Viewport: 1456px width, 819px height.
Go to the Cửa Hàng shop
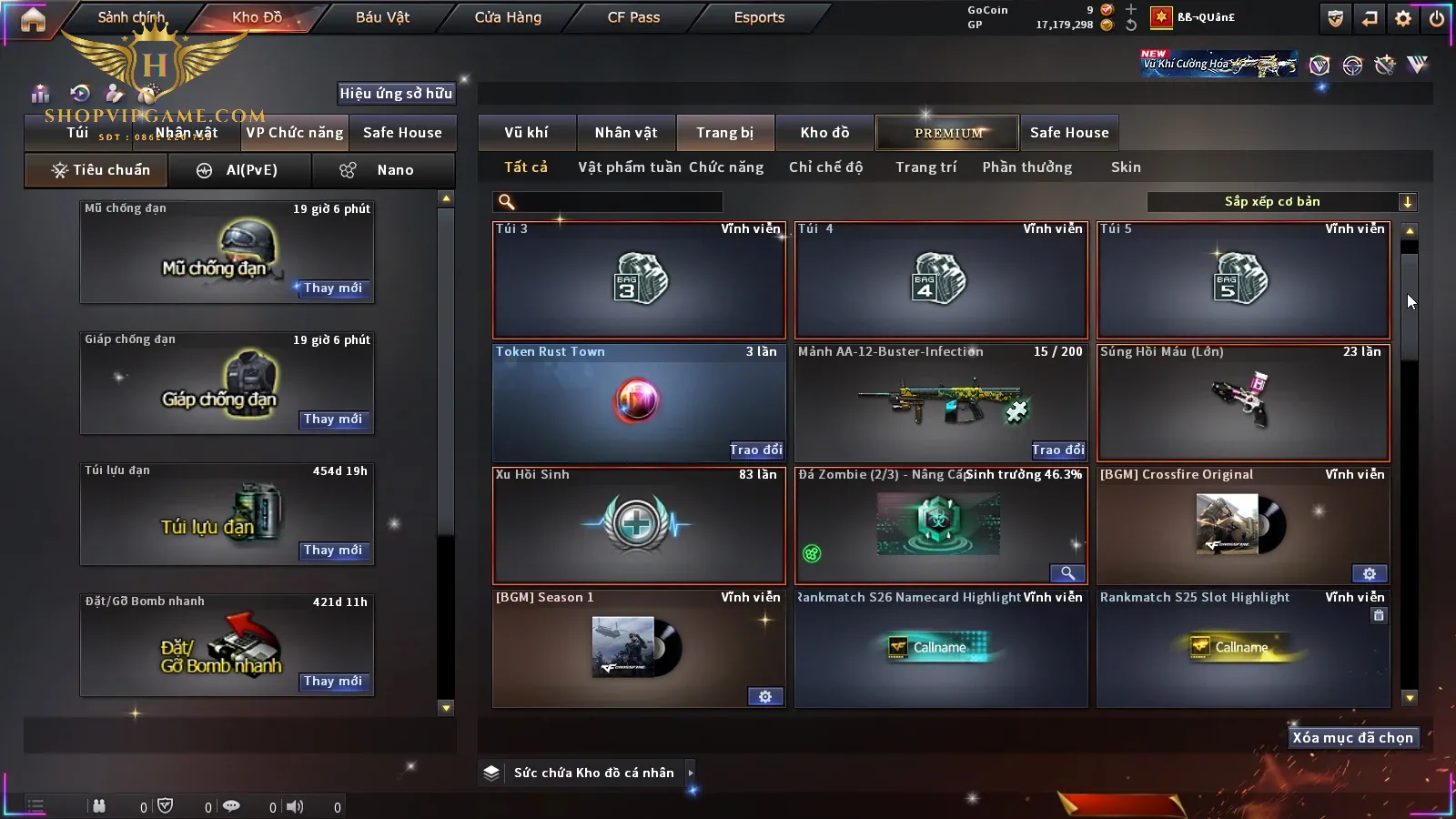[508, 17]
